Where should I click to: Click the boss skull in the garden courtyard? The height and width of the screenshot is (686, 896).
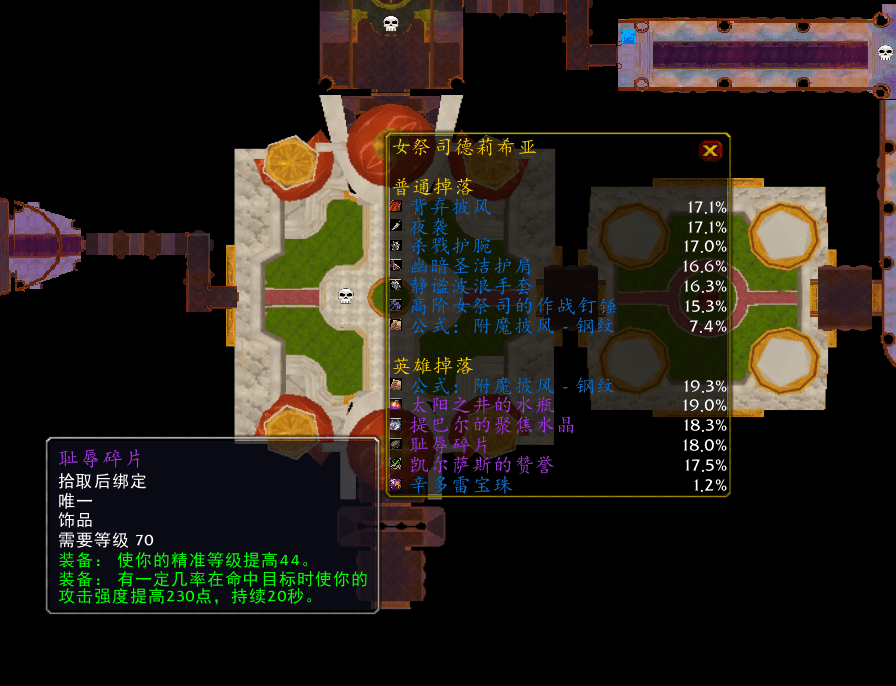coord(346,296)
